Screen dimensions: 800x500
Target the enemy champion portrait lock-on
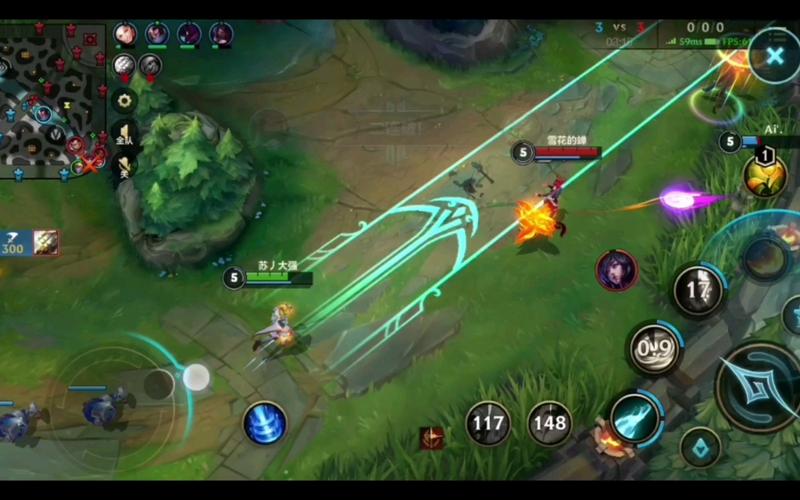click(x=616, y=270)
